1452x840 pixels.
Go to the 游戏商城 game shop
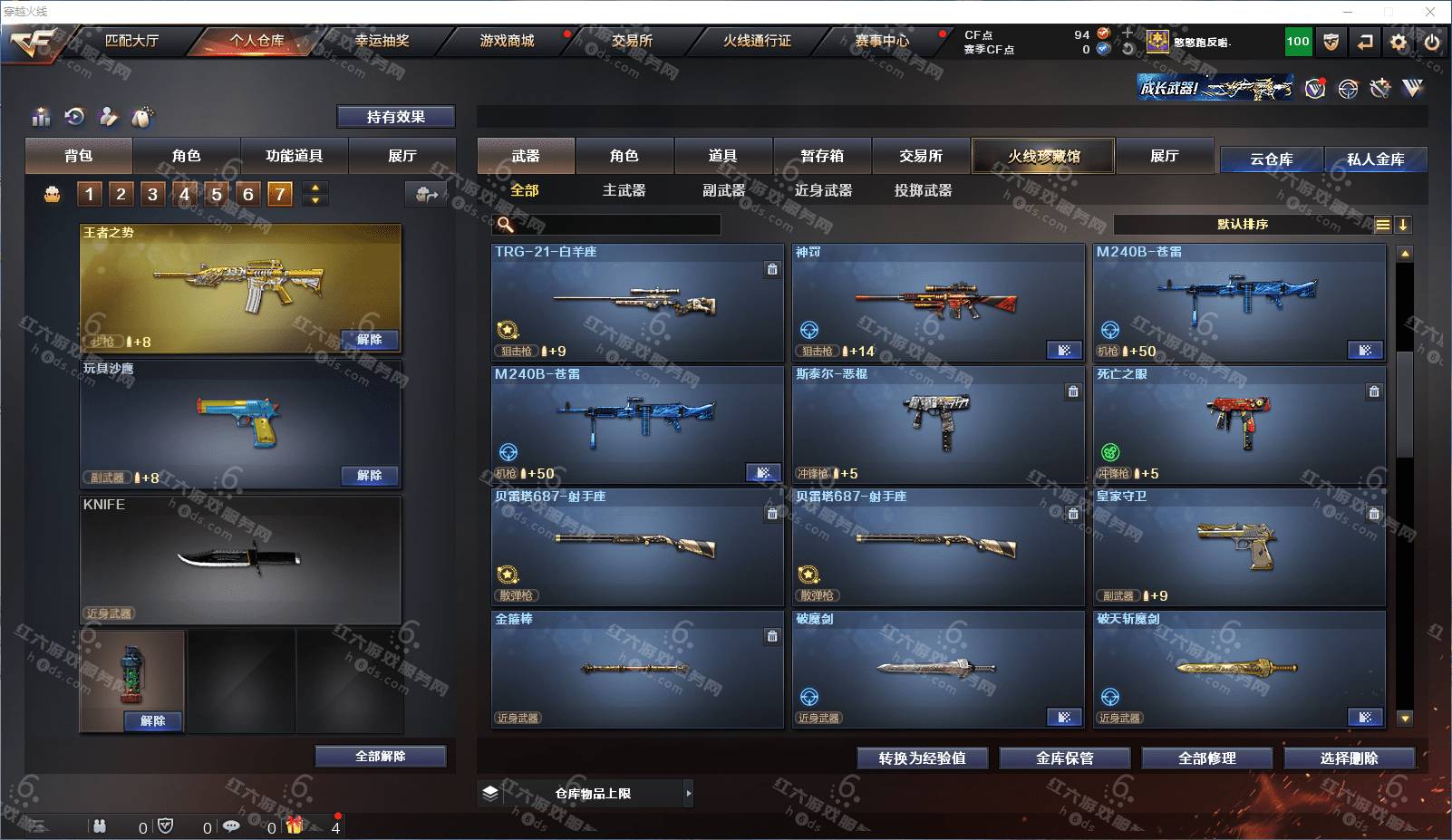point(507,41)
